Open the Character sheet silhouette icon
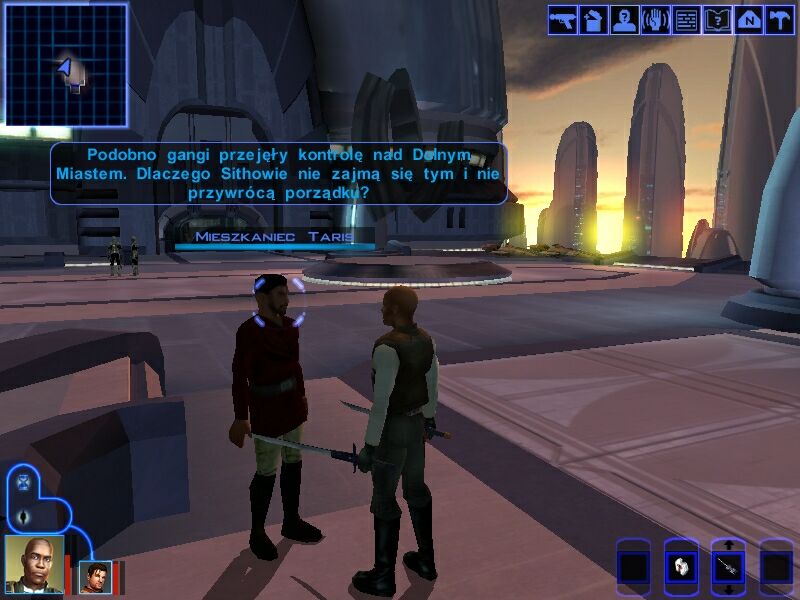Screen dimensions: 800x600 (x=625, y=20)
